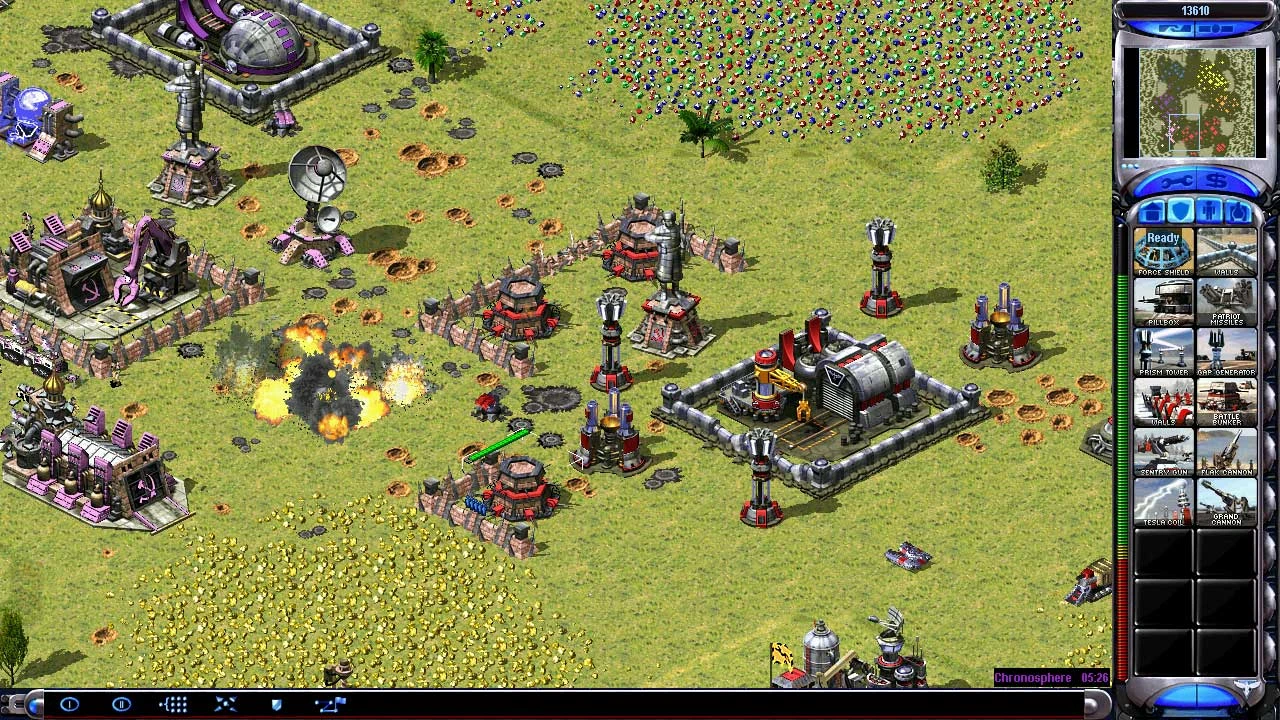
Task: Activate the waypoint flag command button
Action: point(330,705)
